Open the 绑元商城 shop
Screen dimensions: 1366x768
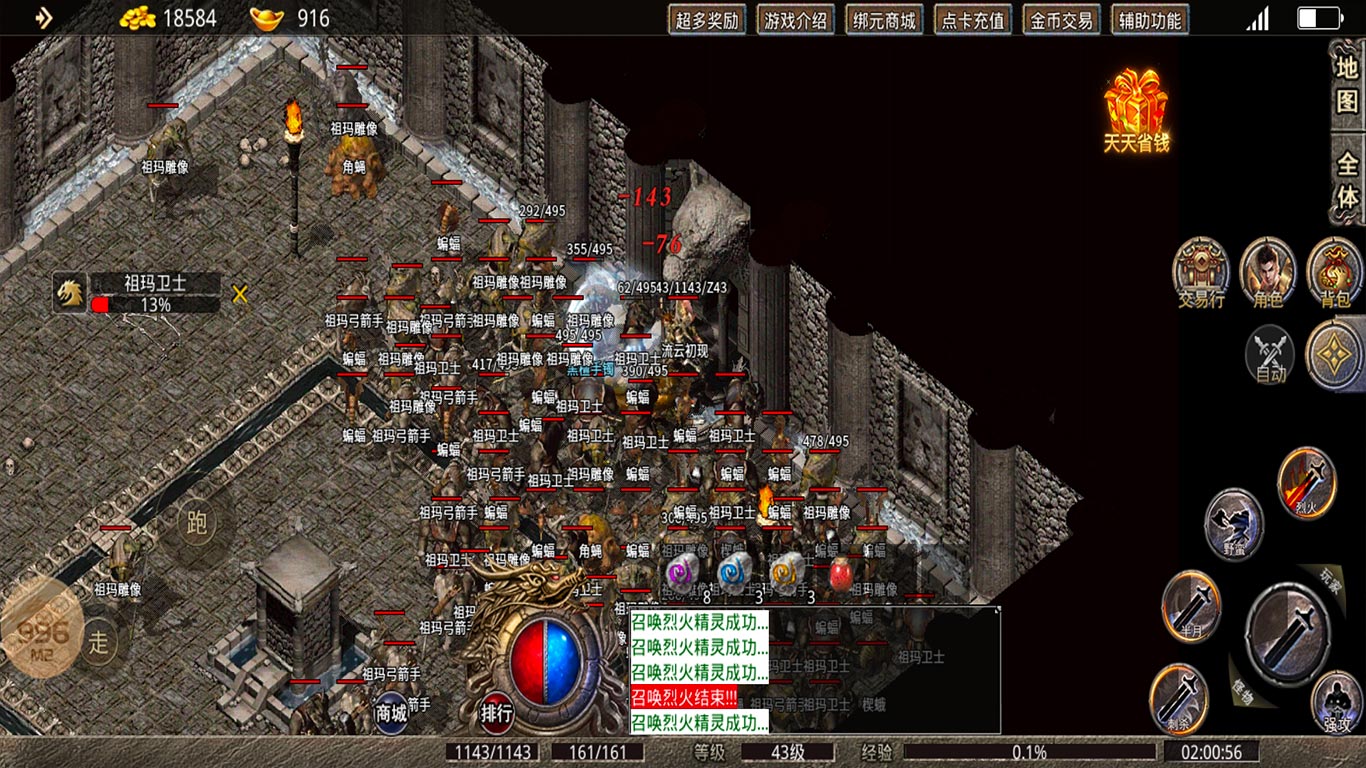click(884, 20)
